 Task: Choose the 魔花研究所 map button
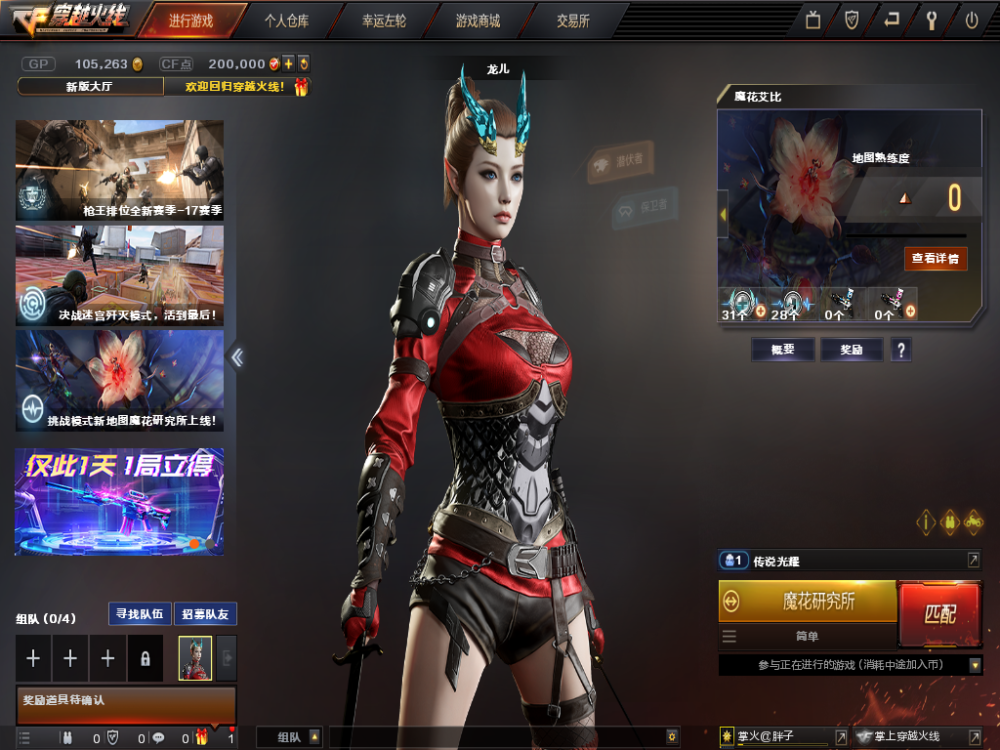[808, 601]
